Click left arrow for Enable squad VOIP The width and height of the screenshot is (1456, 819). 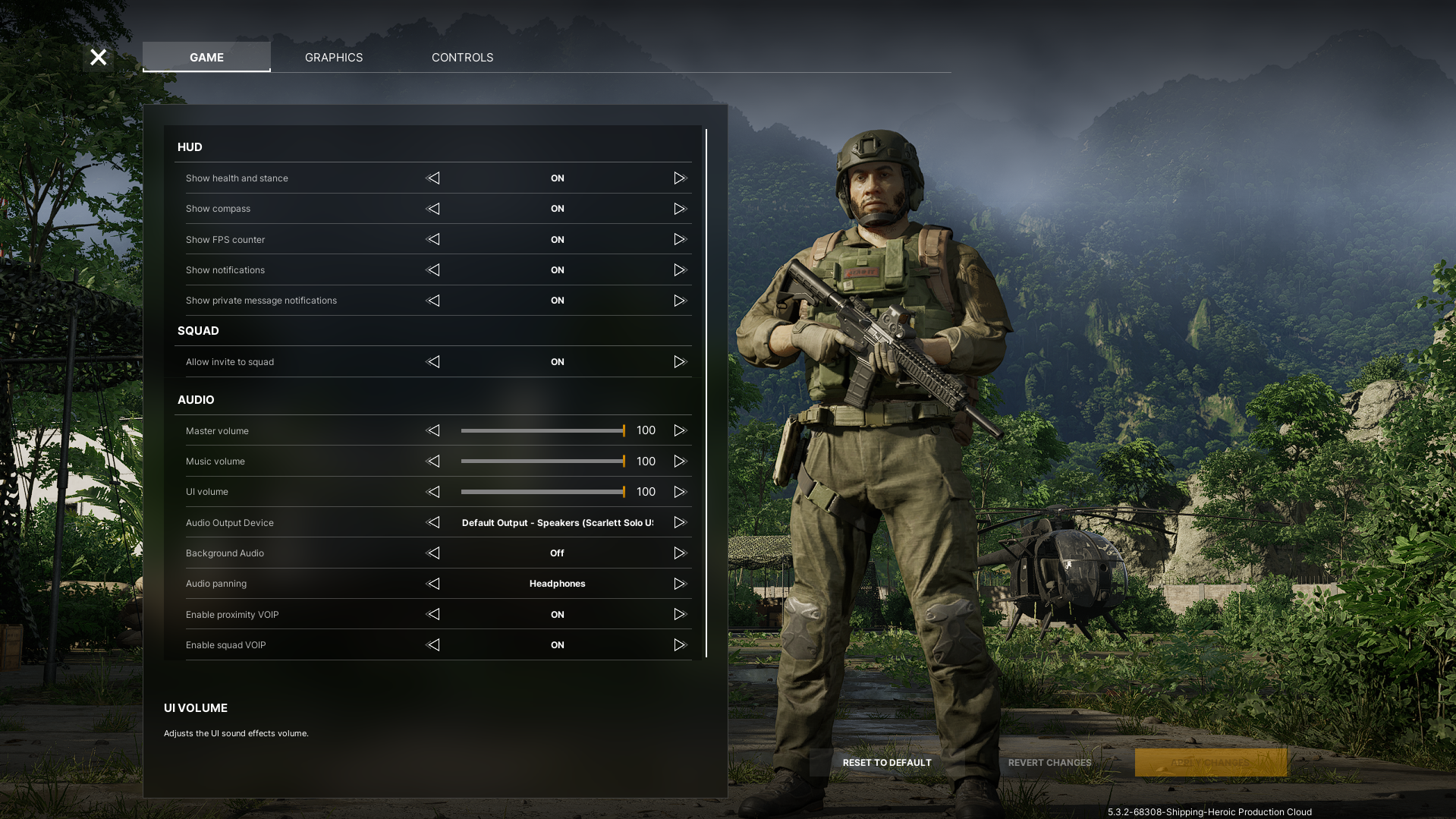[x=433, y=645]
